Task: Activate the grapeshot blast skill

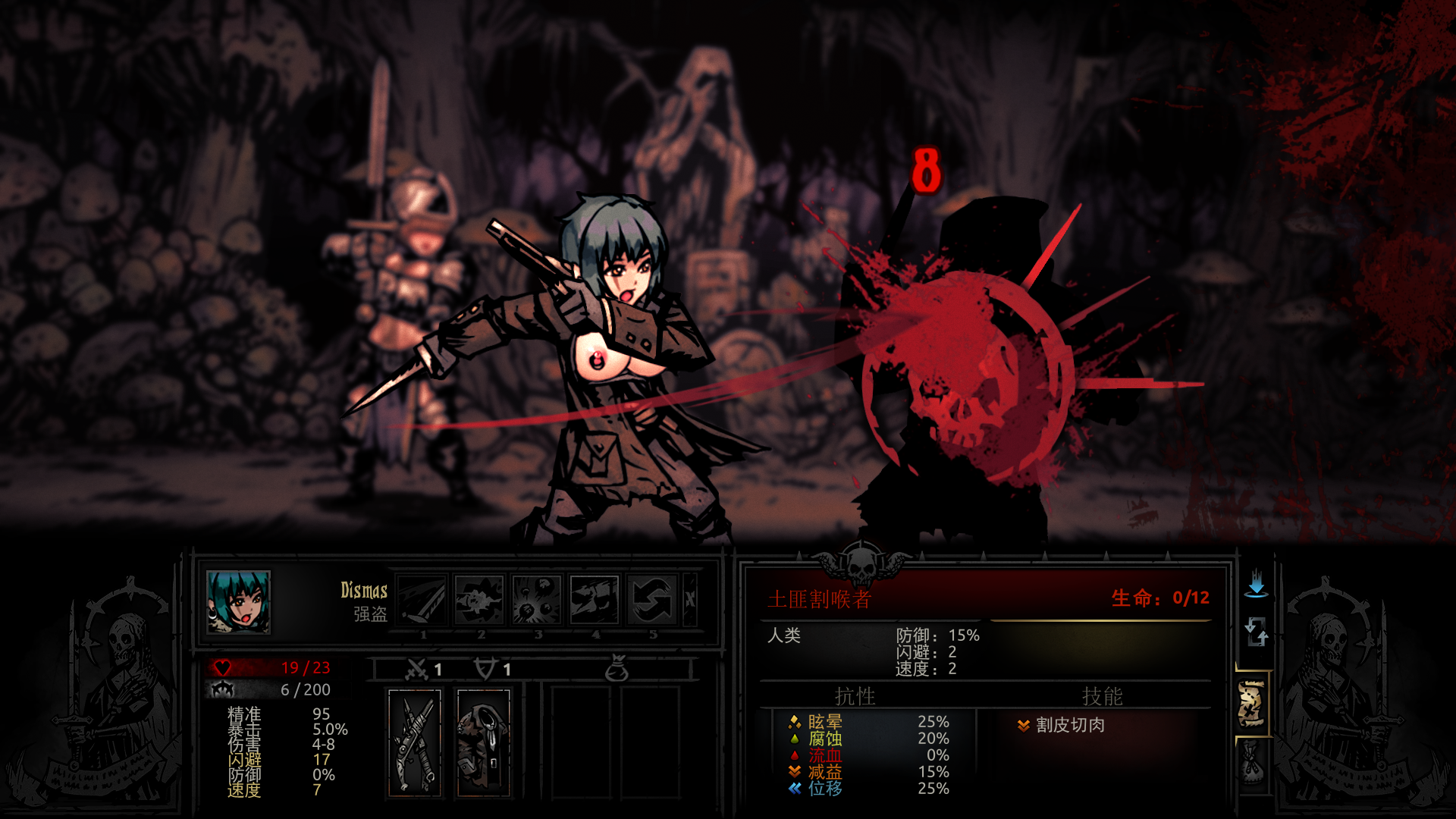Action: (537, 600)
